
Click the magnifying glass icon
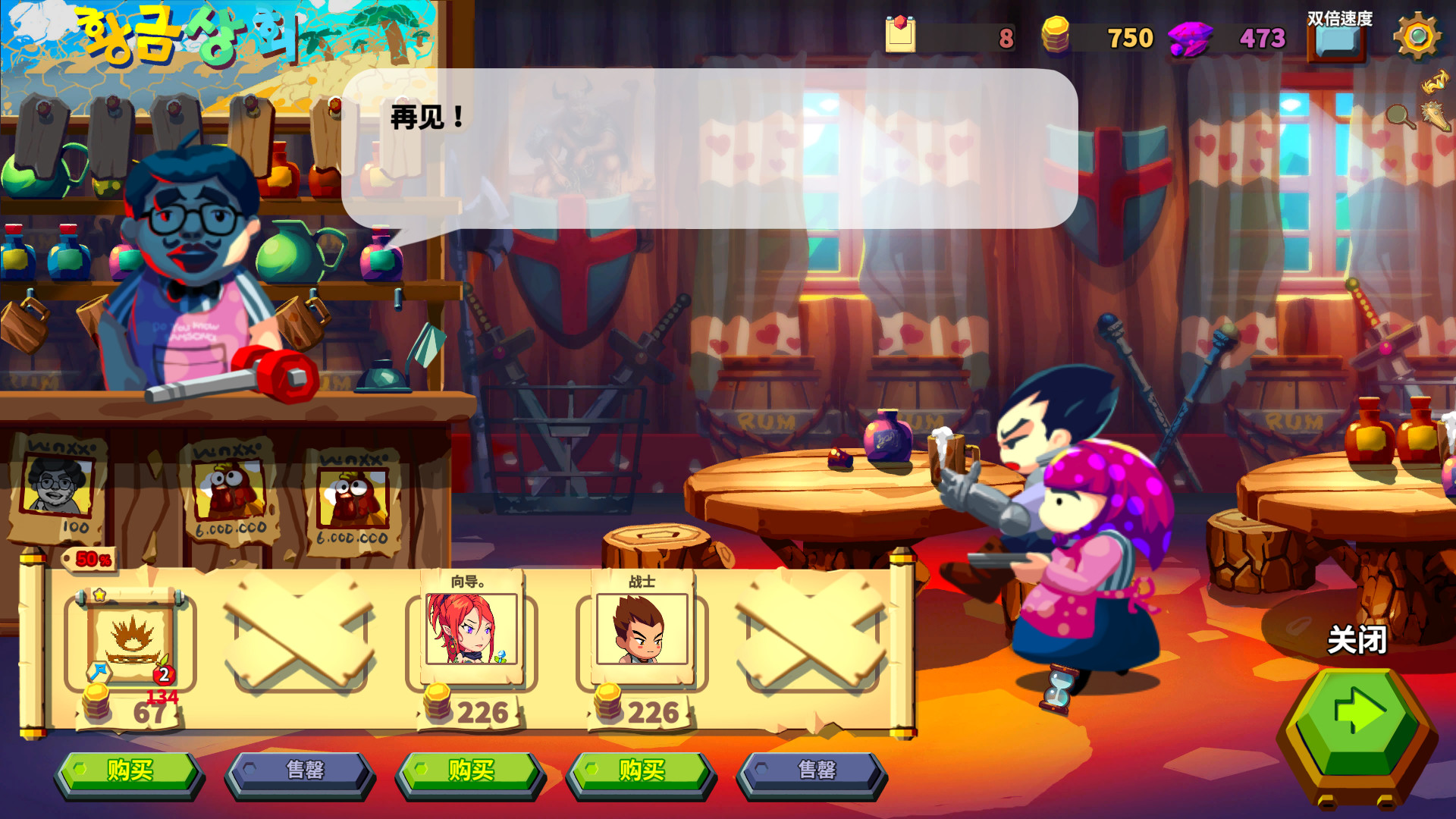[1399, 116]
